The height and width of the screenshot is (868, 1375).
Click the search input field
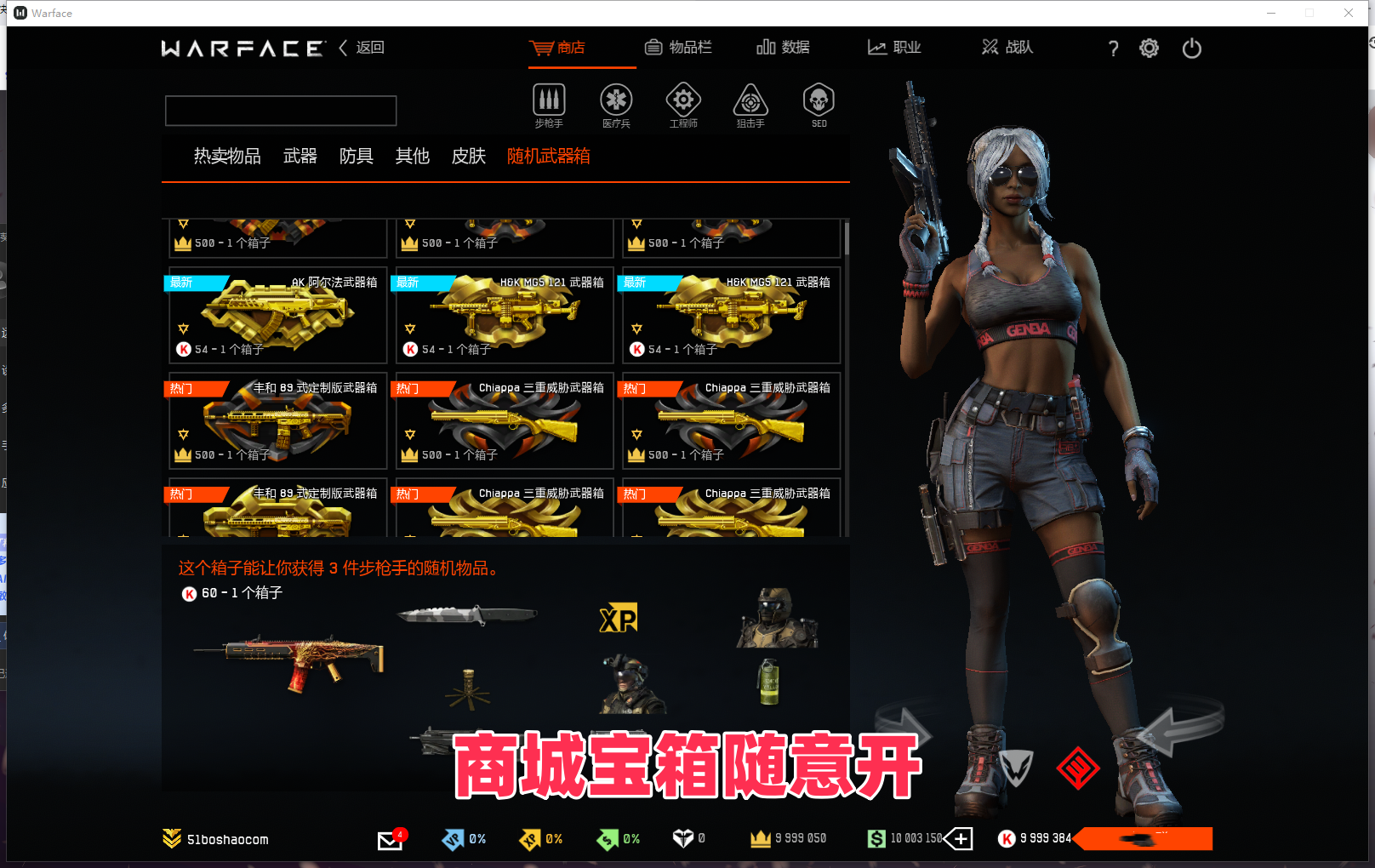(281, 110)
